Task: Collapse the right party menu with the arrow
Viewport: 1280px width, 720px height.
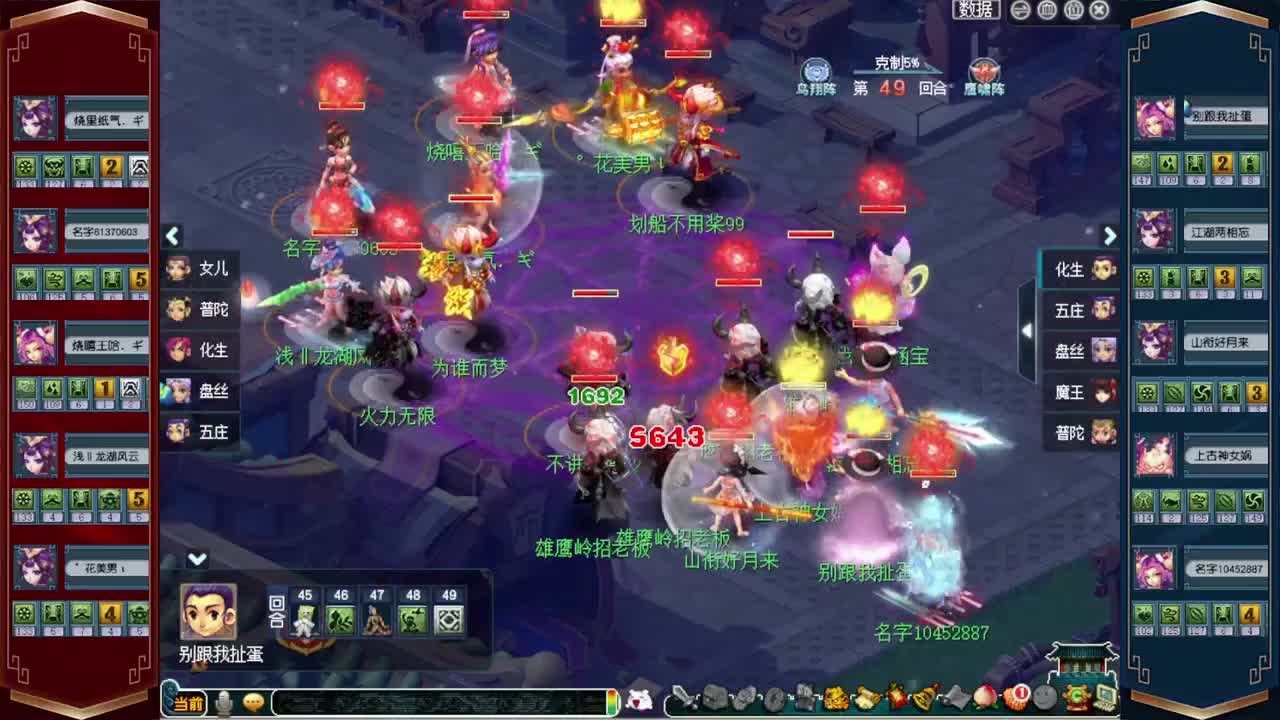Action: pos(1110,236)
